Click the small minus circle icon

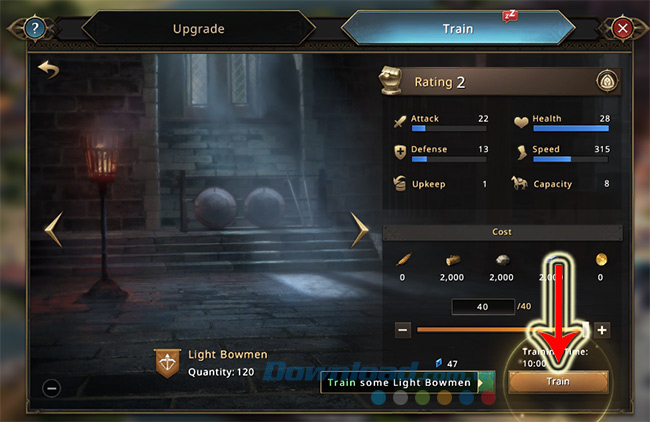(x=52, y=388)
